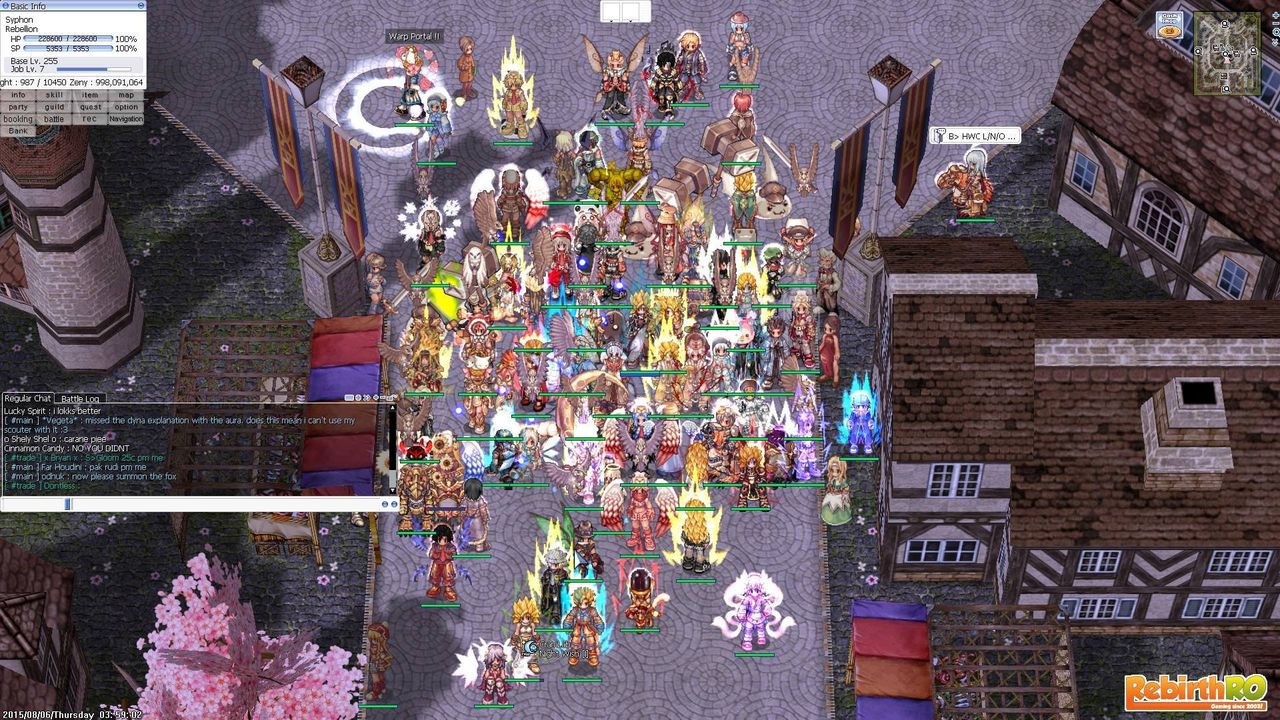Open the quest window button
This screenshot has width=1280, height=720.
pyautogui.click(x=91, y=106)
